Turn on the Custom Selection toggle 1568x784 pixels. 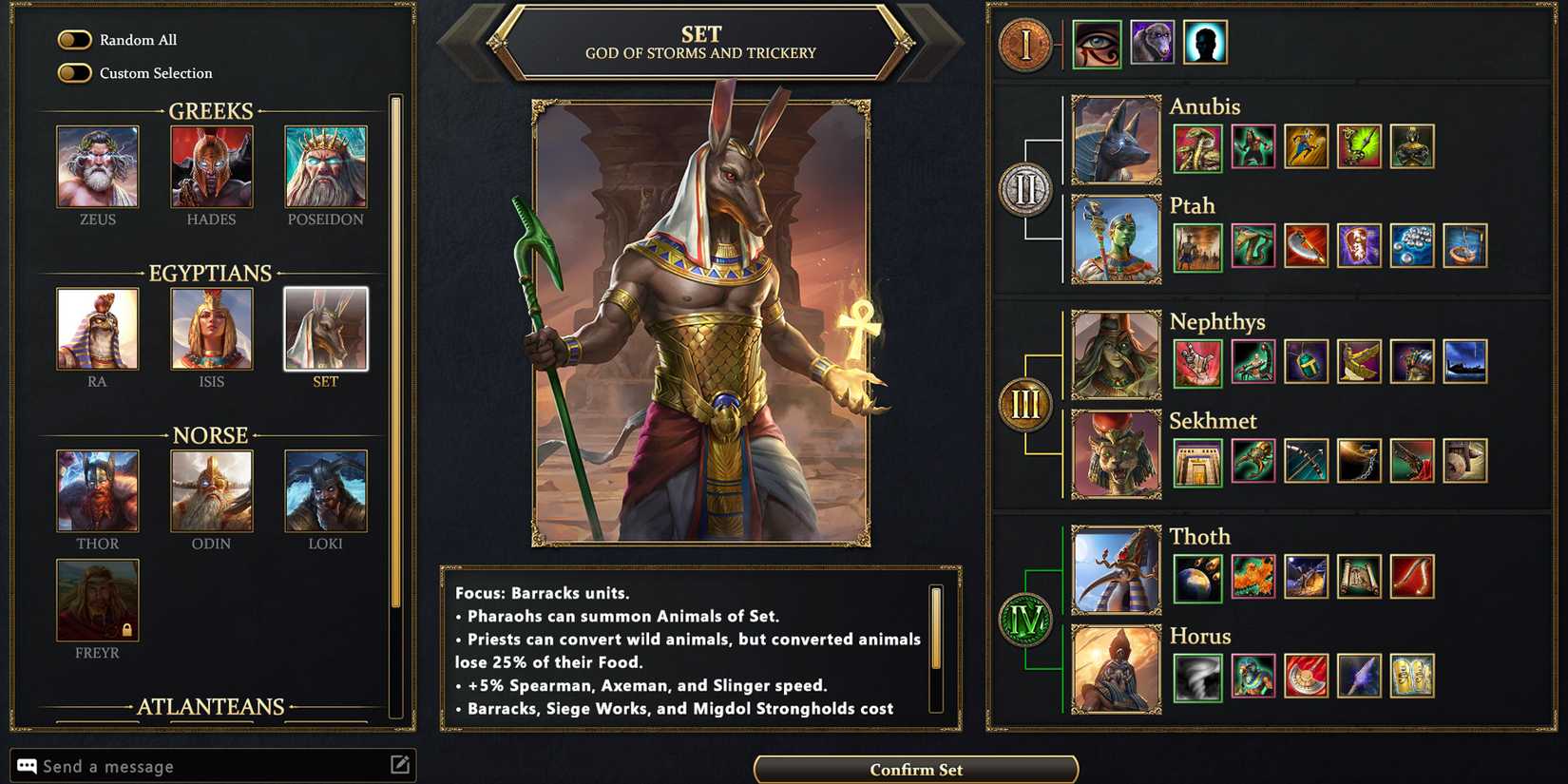click(x=74, y=73)
